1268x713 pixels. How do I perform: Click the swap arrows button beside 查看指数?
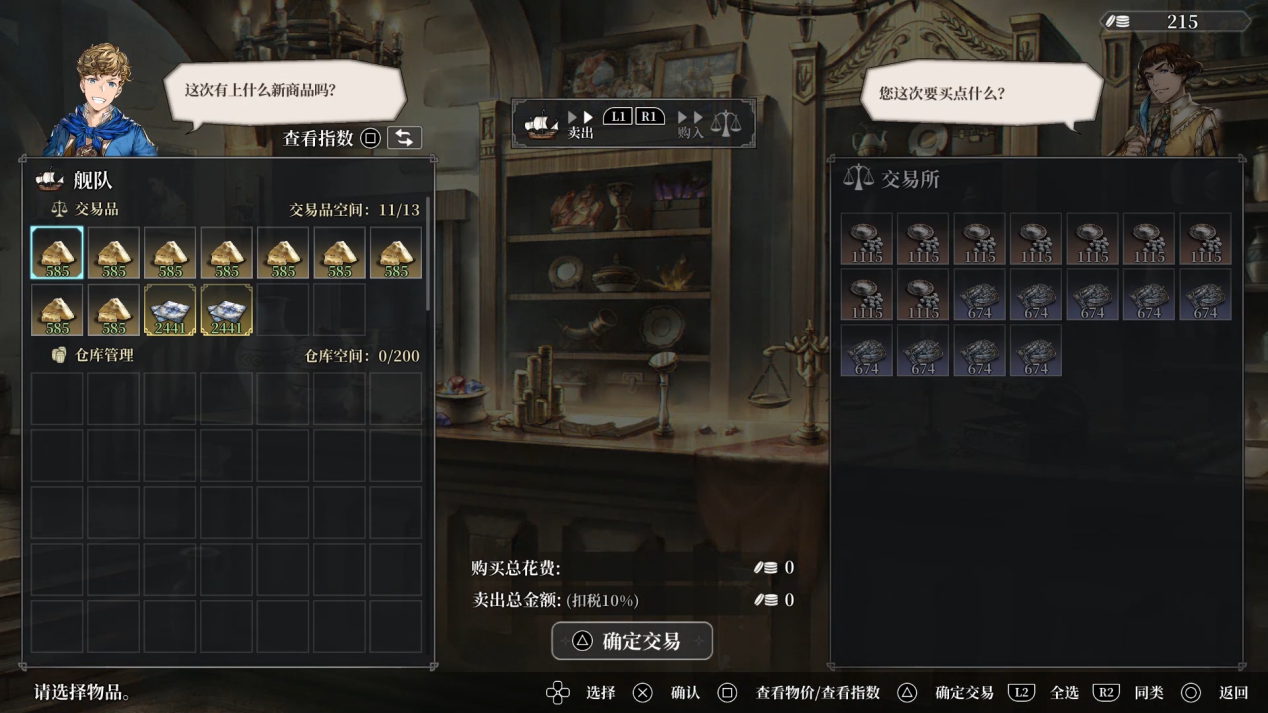tap(404, 138)
